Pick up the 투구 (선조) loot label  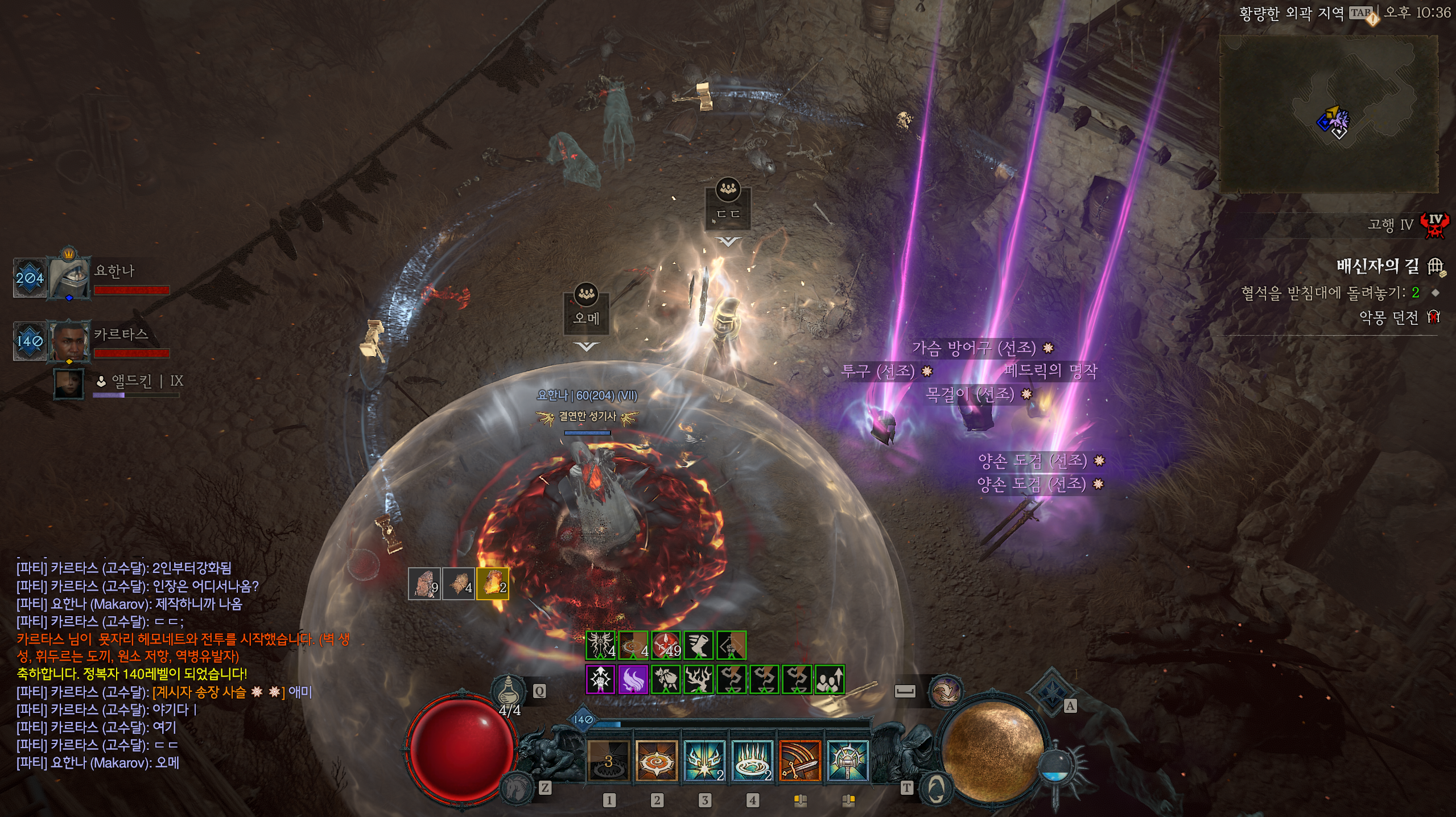[878, 372]
